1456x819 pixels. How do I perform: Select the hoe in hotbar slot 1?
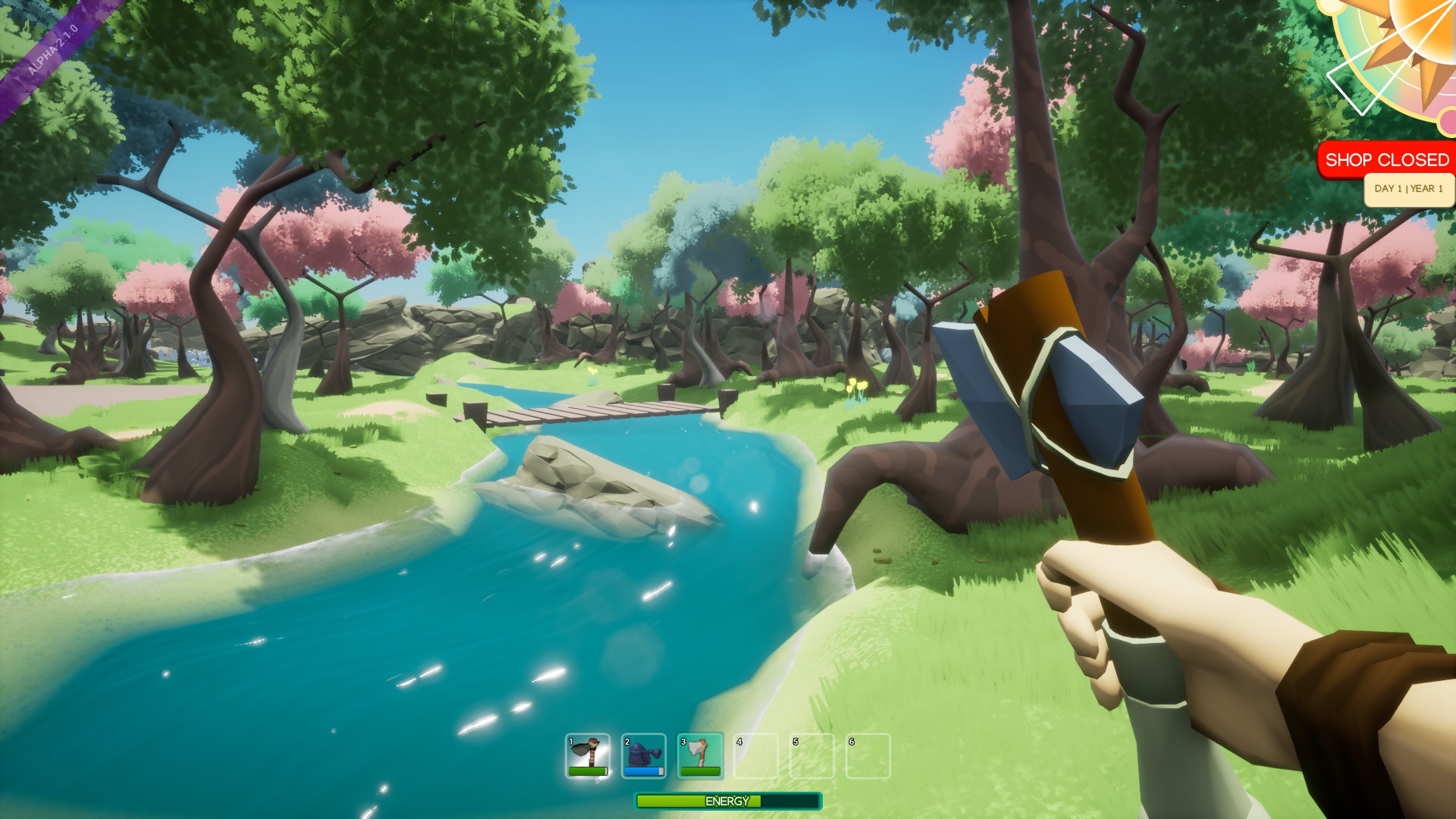click(x=588, y=755)
